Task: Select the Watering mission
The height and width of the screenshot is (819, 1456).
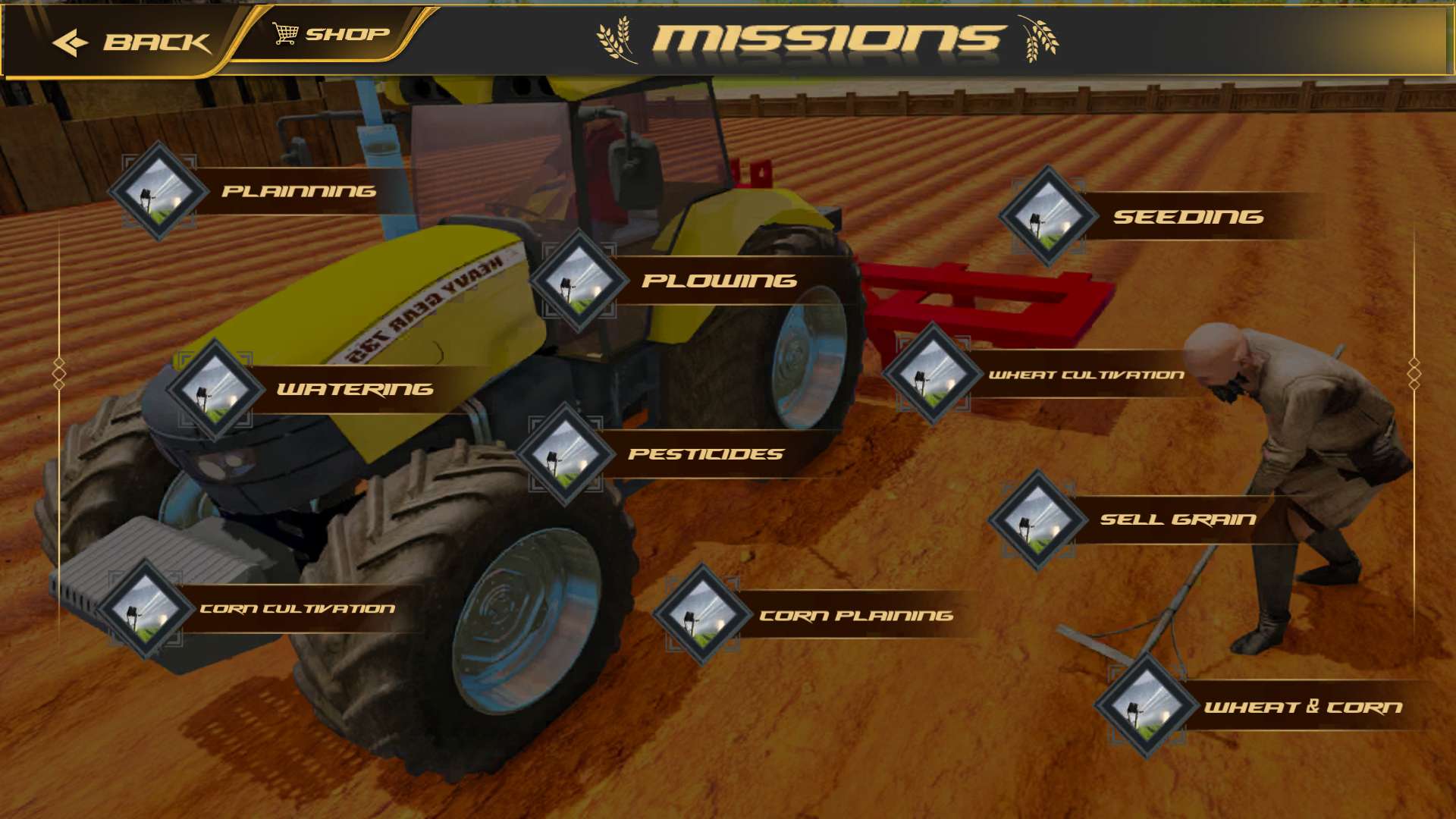Action: [x=354, y=389]
